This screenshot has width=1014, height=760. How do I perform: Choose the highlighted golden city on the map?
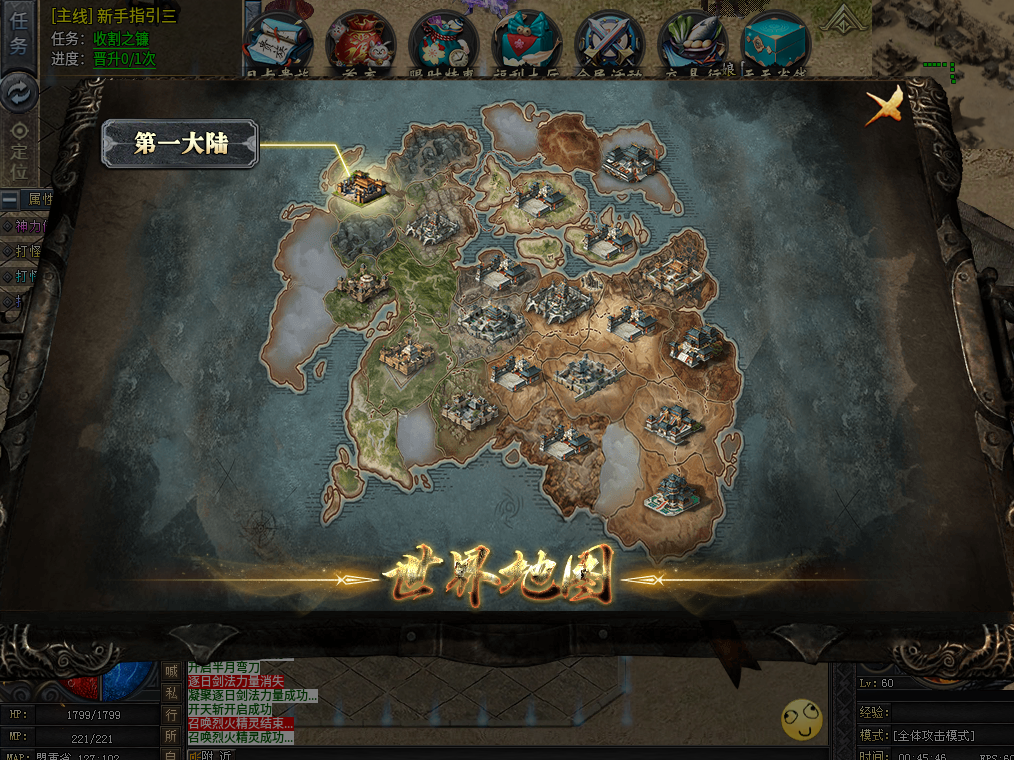pyautogui.click(x=359, y=184)
